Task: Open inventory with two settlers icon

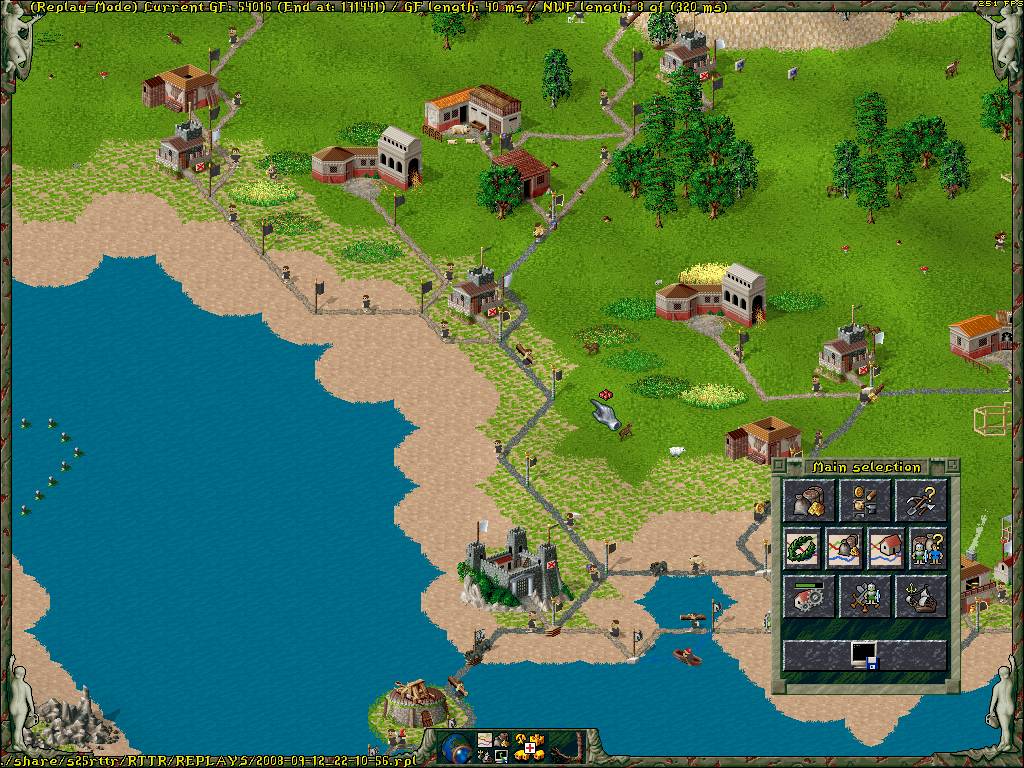Action: click(x=928, y=549)
